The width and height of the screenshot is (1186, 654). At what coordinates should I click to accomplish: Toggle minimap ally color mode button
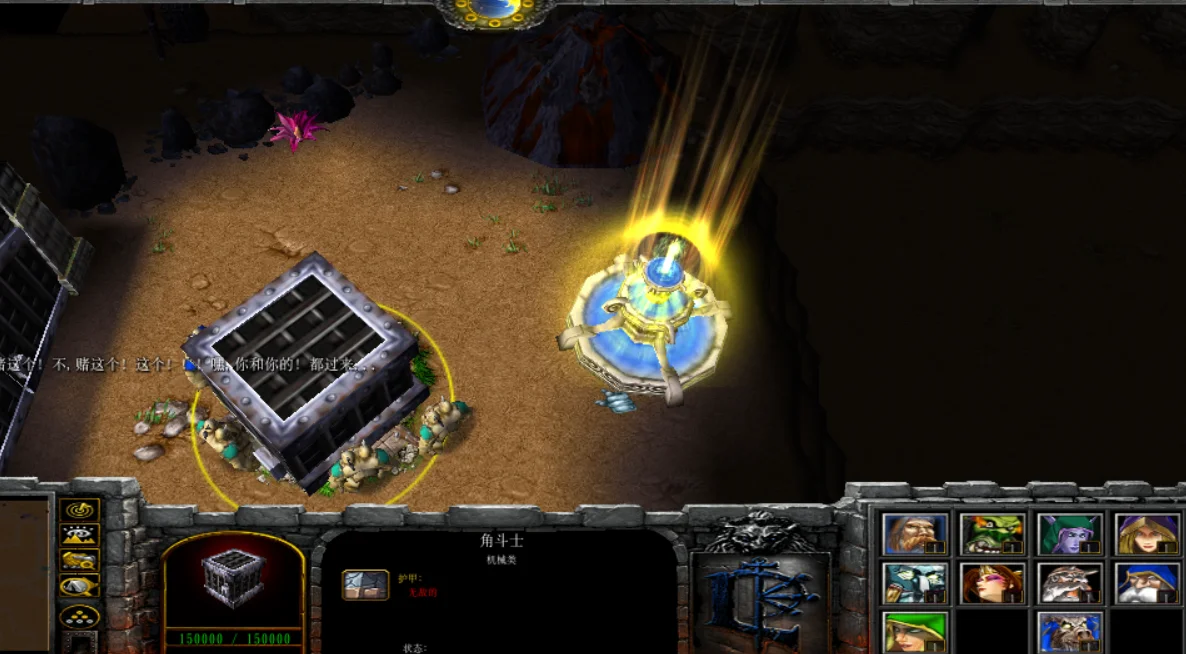click(80, 561)
